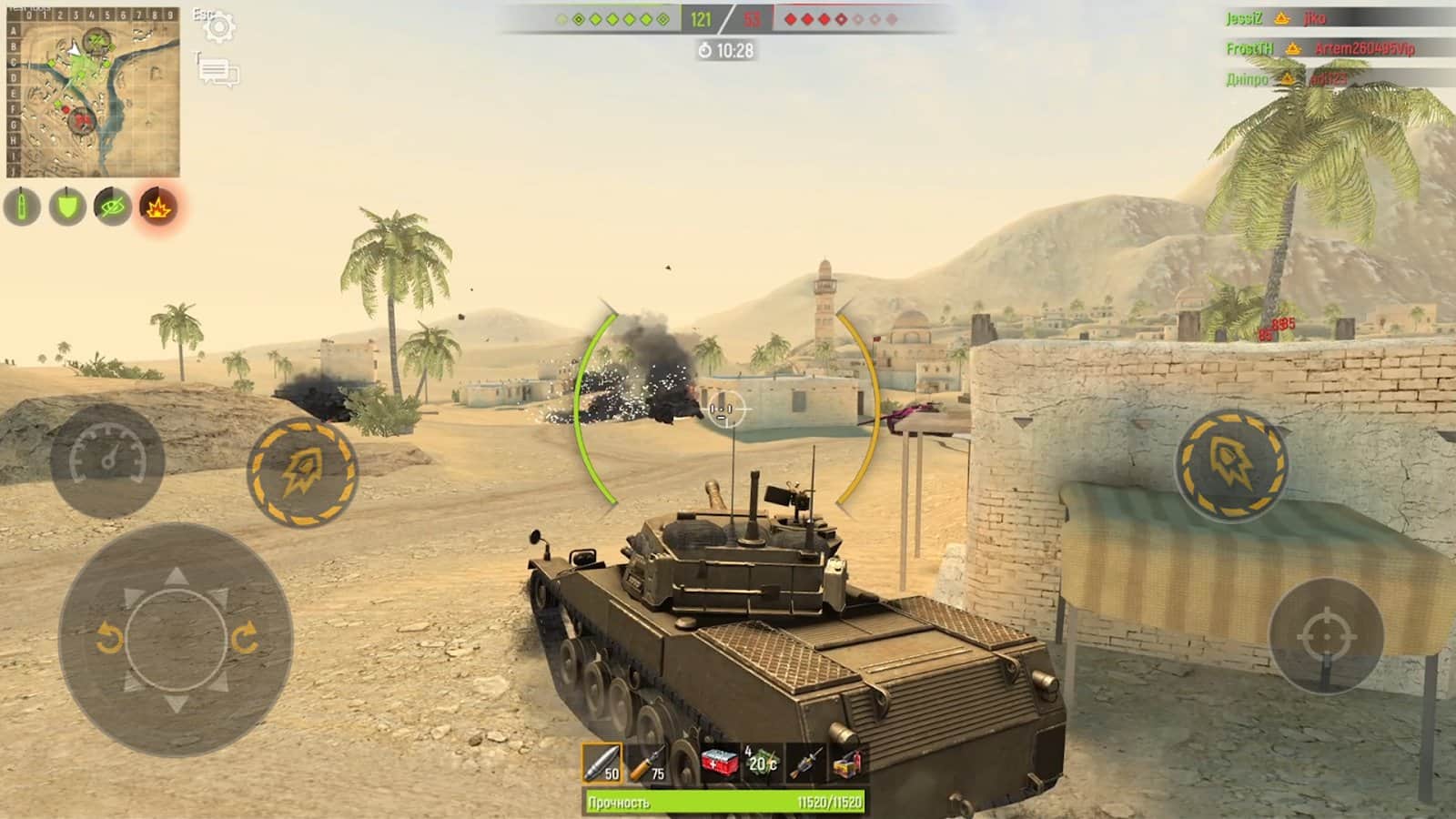This screenshot has width=1456, height=819.
Task: Tap the left rocket fire button
Action: [x=302, y=471]
